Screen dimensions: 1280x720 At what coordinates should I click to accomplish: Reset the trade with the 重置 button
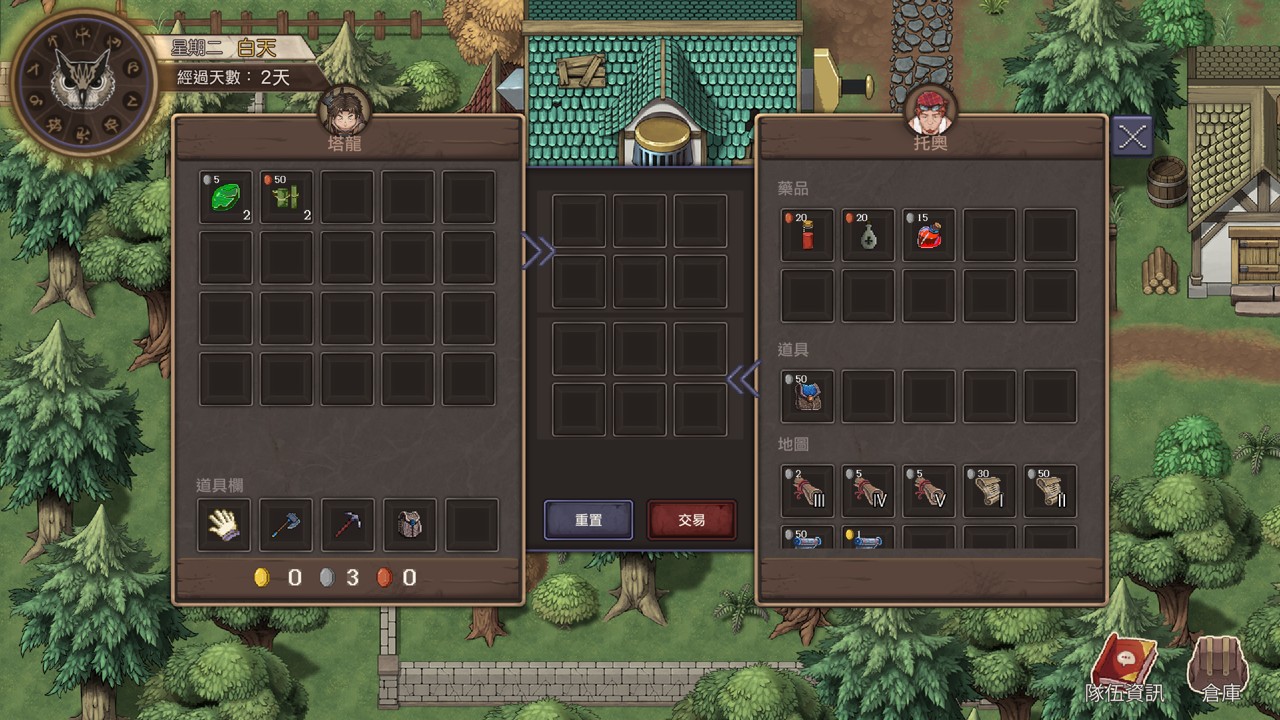pyautogui.click(x=588, y=520)
